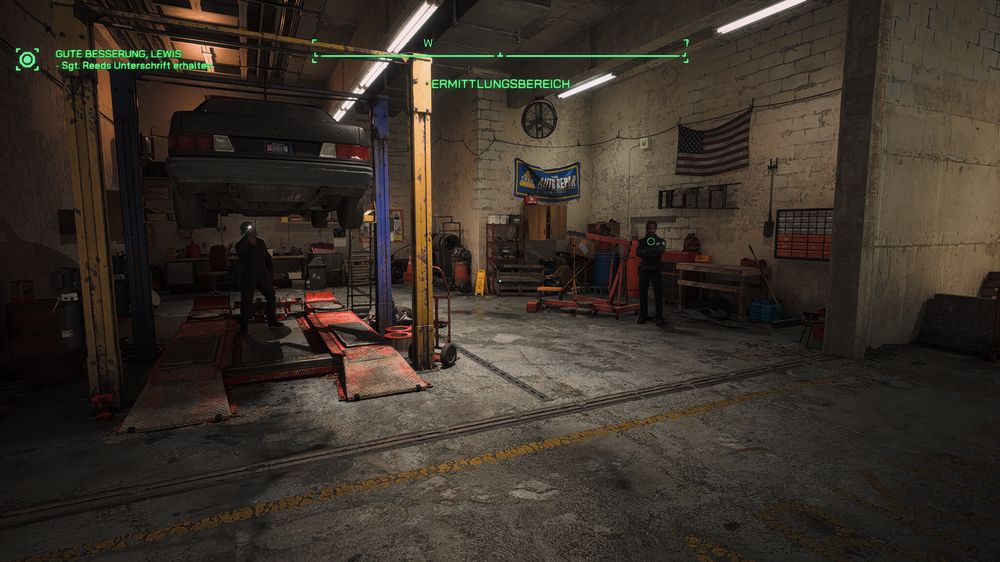Viewport: 1000px width, 562px height.
Task: Select the green objective marker on the officer
Action: pyautogui.click(x=651, y=241)
